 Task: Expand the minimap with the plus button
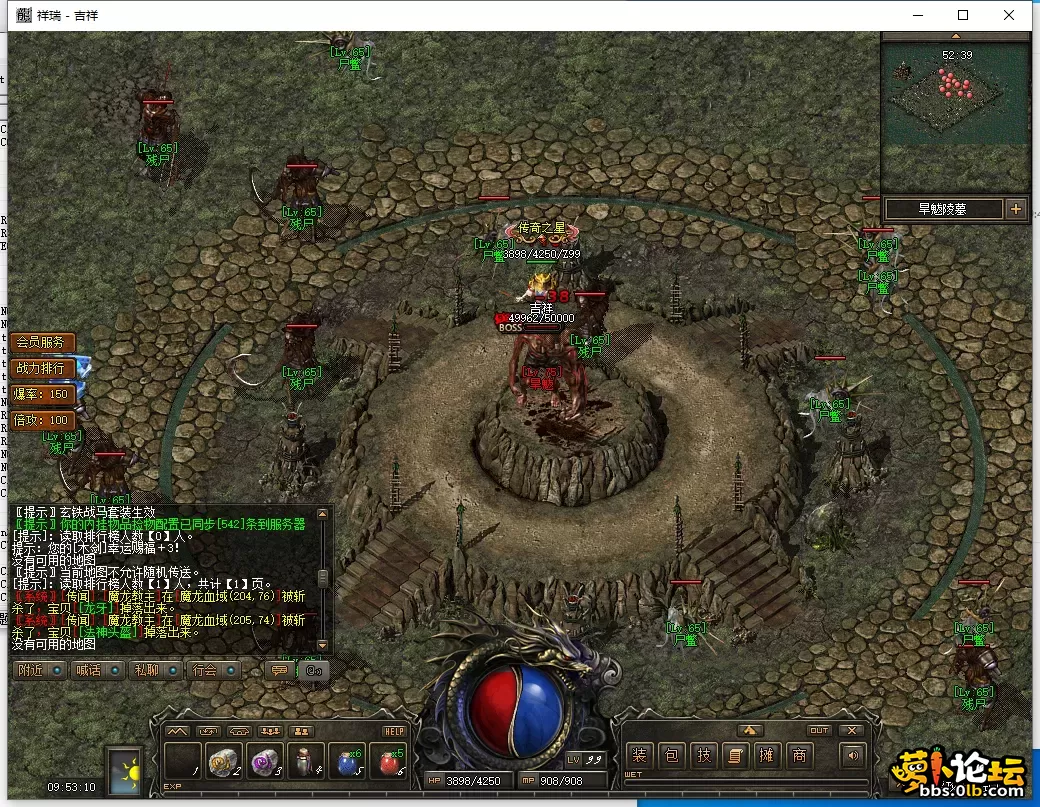click(1016, 209)
